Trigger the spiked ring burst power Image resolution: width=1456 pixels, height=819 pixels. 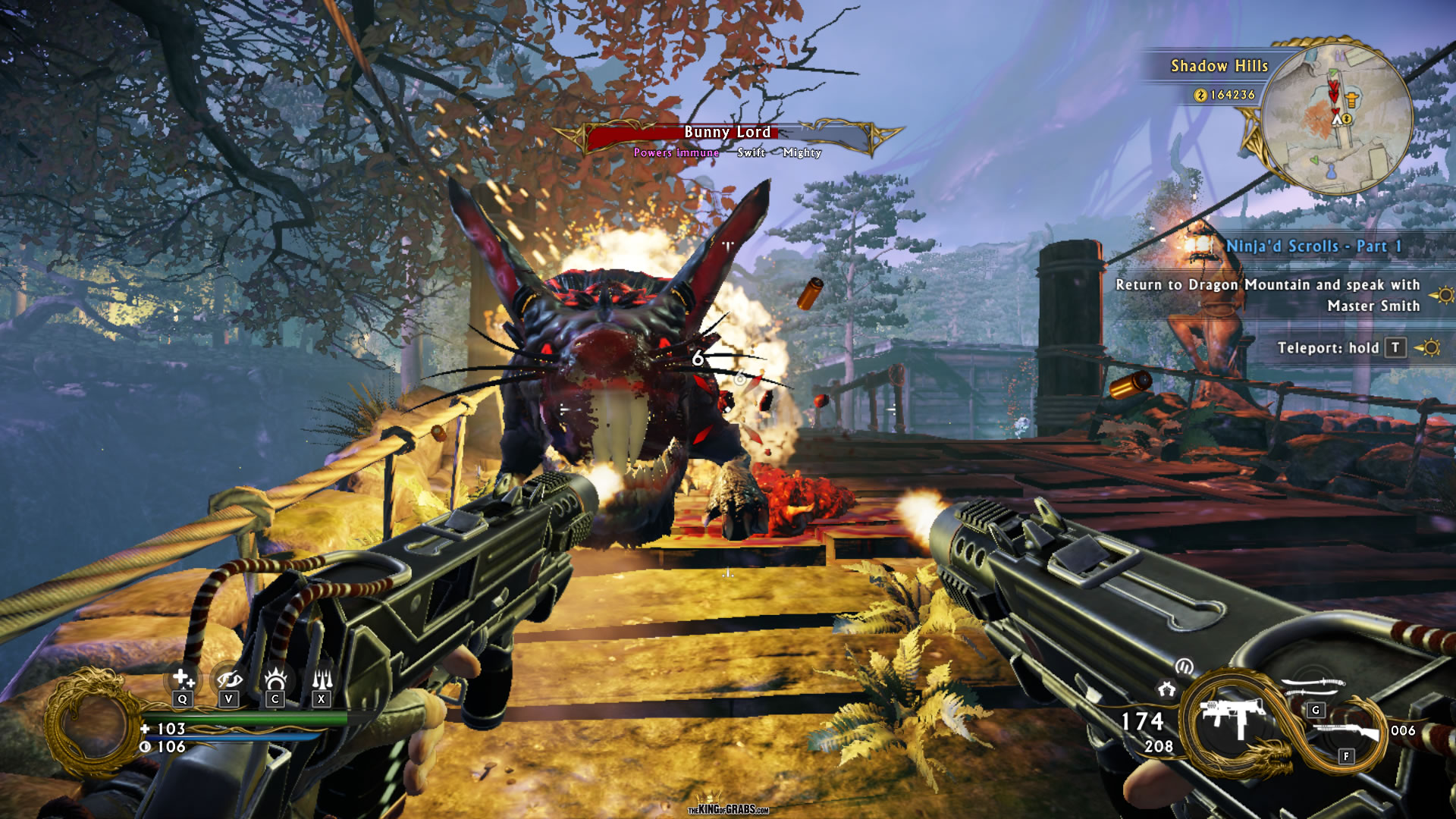pos(275,679)
